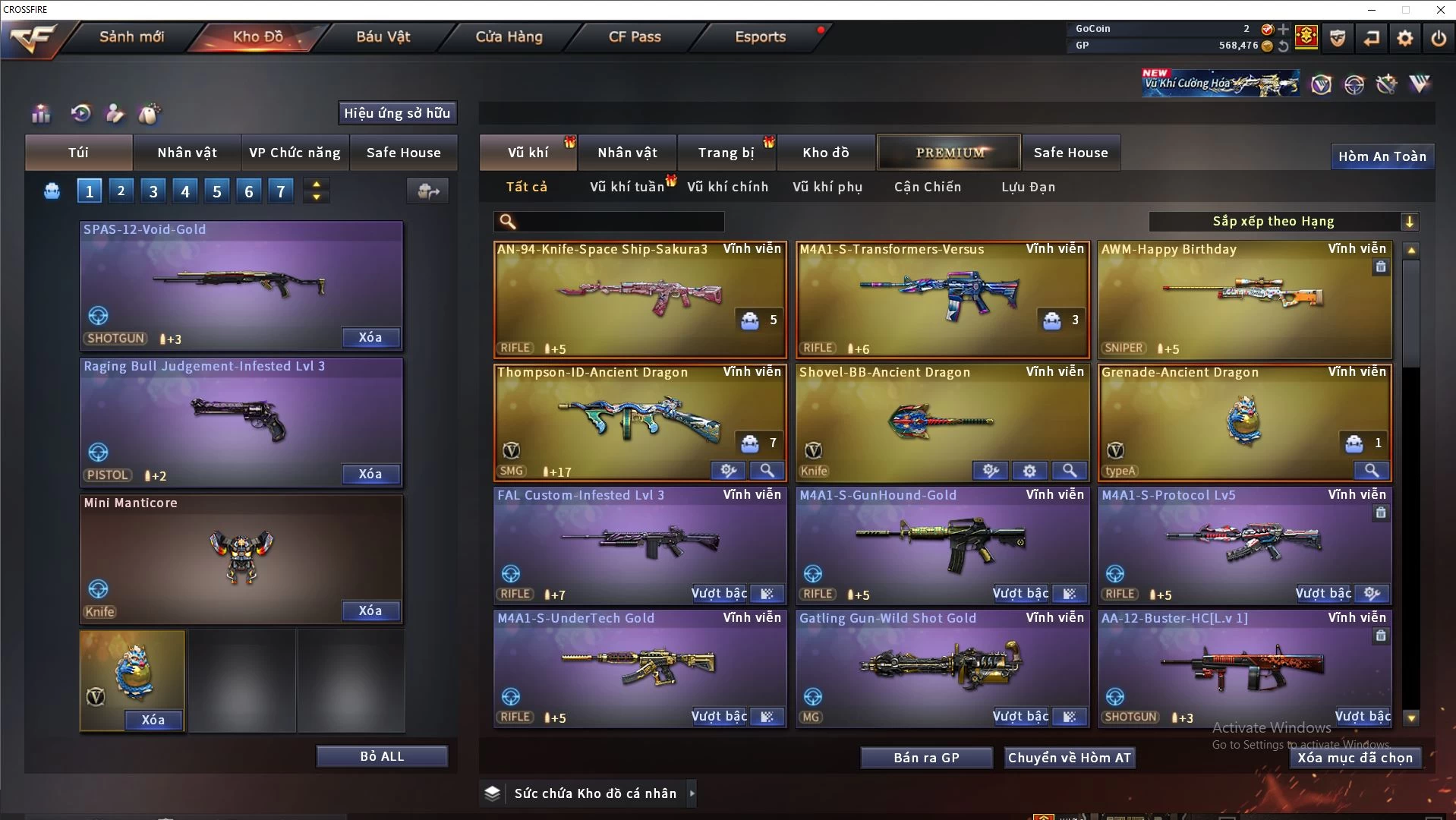Screen dimensions: 1456x820
Task: Remove the SPAS-12-Void-Gold with Xóa
Action: 370,338
